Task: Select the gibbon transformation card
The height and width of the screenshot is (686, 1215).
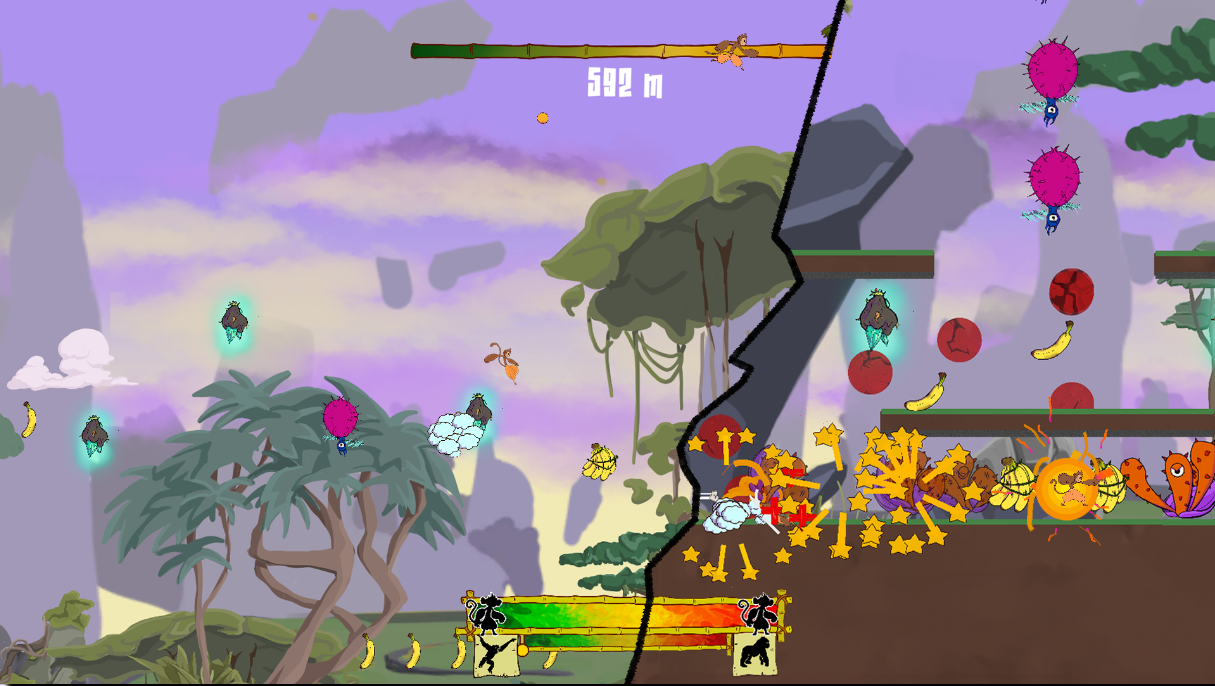Action: pos(494,655)
